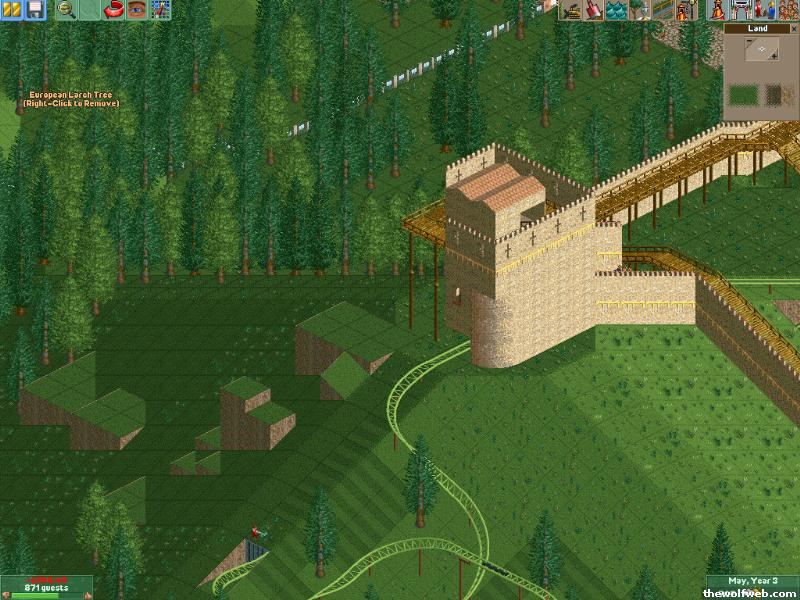Viewport: 800px width, 600px height.
Task: Open the floppy disk save menu
Action: pyautogui.click(x=34, y=10)
